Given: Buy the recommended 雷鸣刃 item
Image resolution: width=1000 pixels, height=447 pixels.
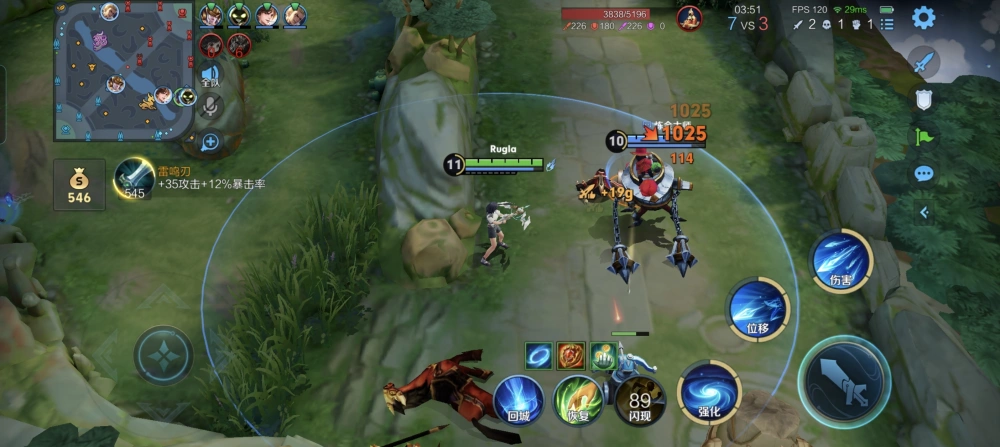Looking at the screenshot, I should (x=134, y=177).
